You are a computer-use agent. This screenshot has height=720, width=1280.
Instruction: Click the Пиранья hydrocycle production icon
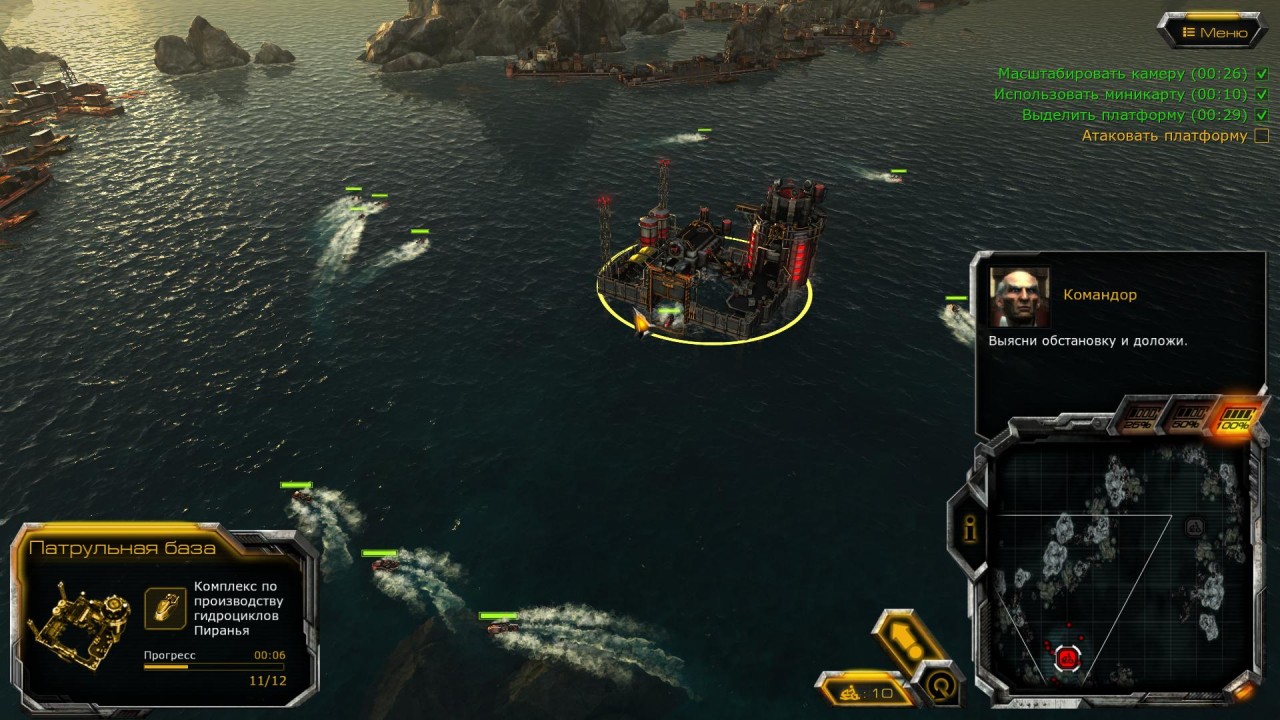pyautogui.click(x=165, y=608)
